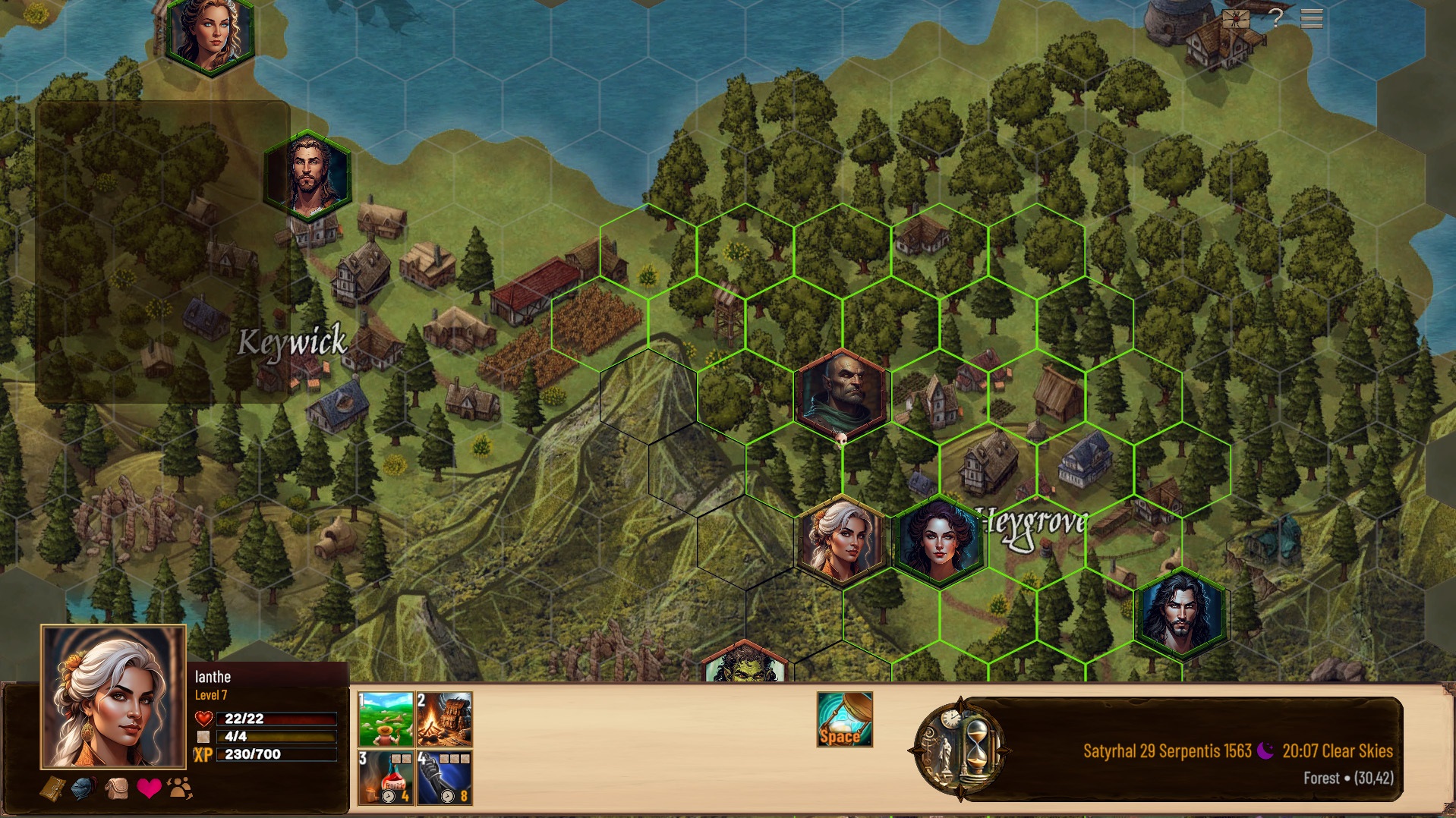Click the Space hourglass end turn button
This screenshot has height=818, width=1456.
tap(844, 719)
